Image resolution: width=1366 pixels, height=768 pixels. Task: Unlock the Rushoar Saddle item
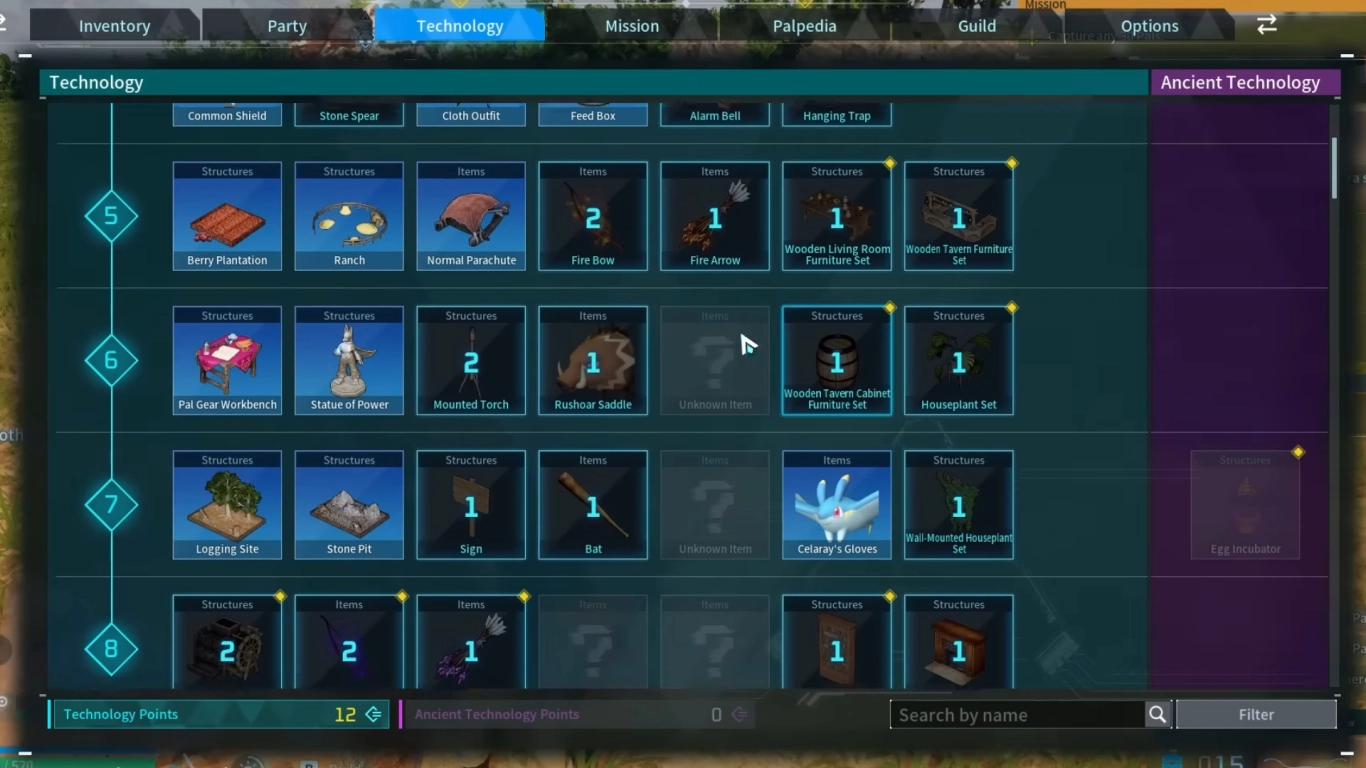(x=593, y=360)
